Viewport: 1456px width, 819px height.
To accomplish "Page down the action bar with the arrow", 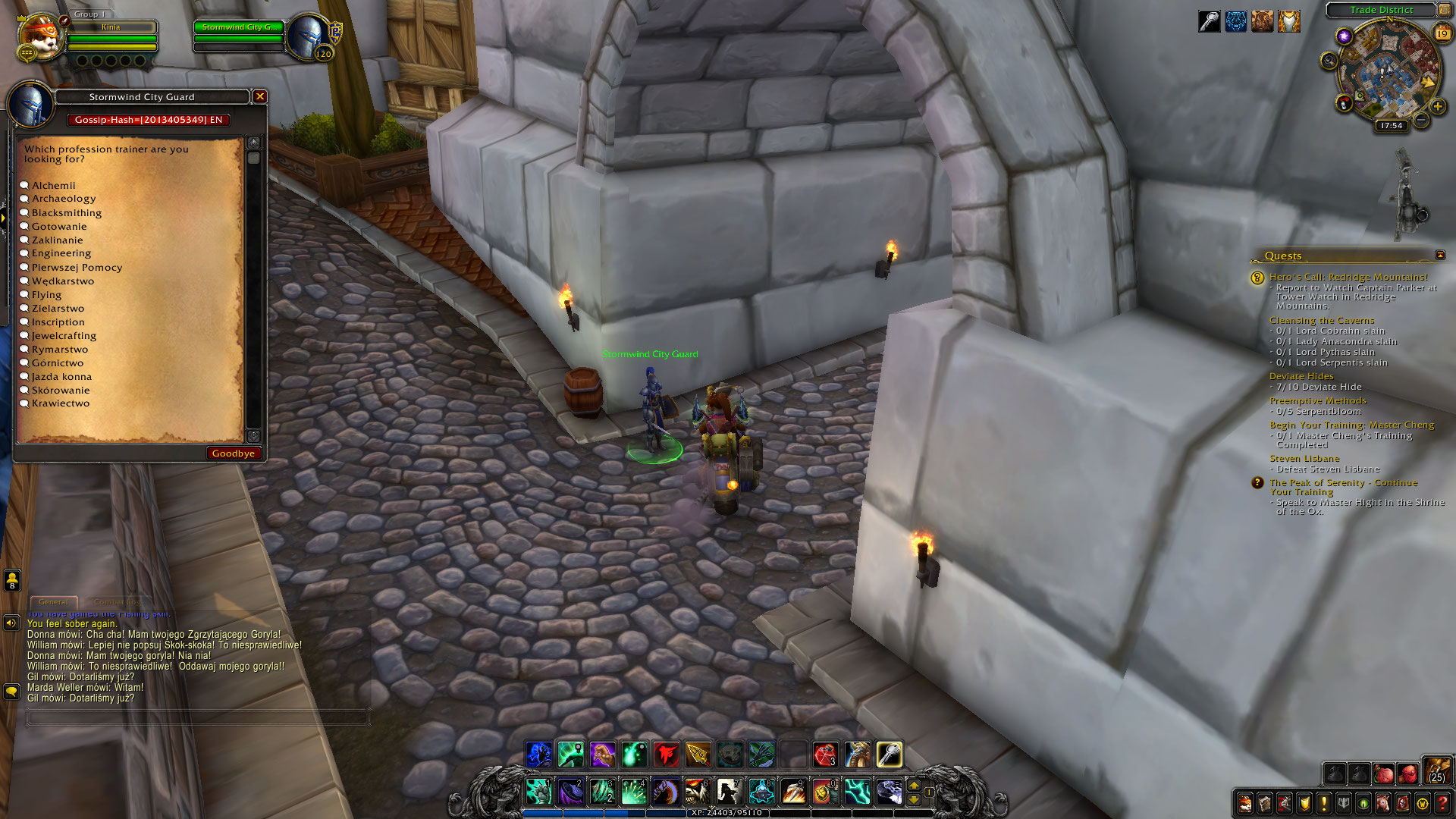I will pos(914,801).
